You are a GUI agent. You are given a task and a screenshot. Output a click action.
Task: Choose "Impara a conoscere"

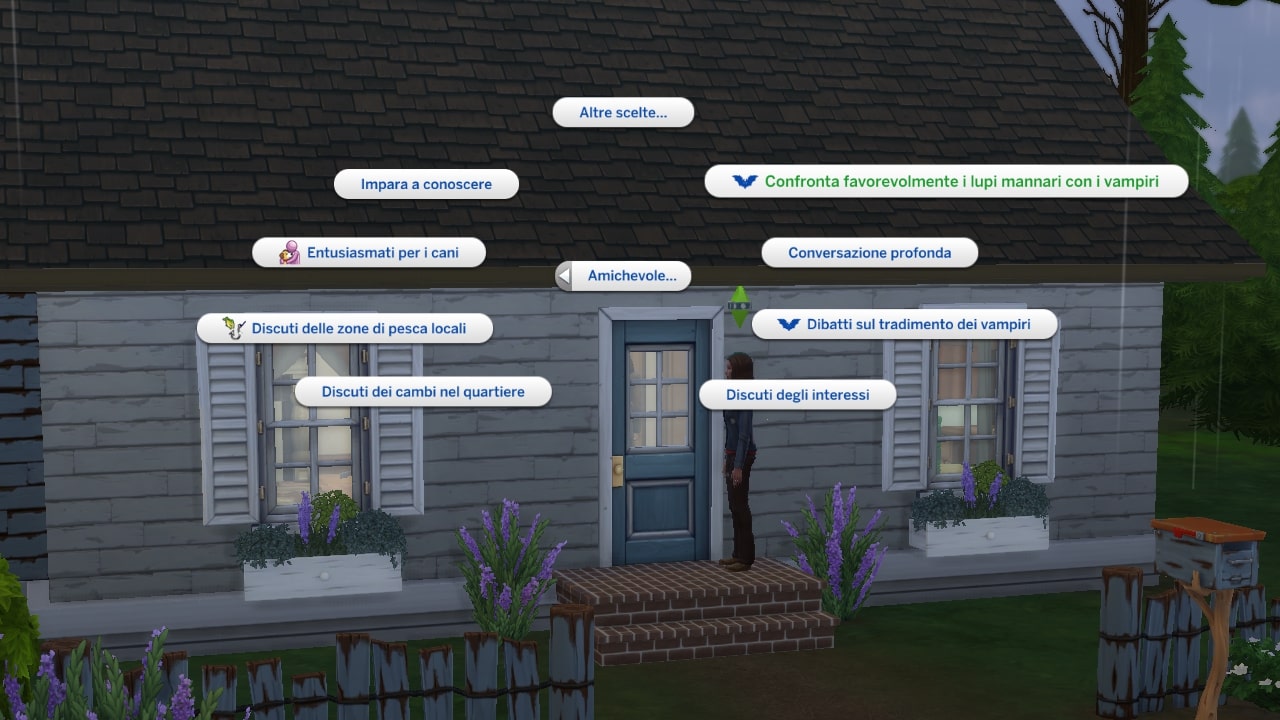(x=426, y=184)
